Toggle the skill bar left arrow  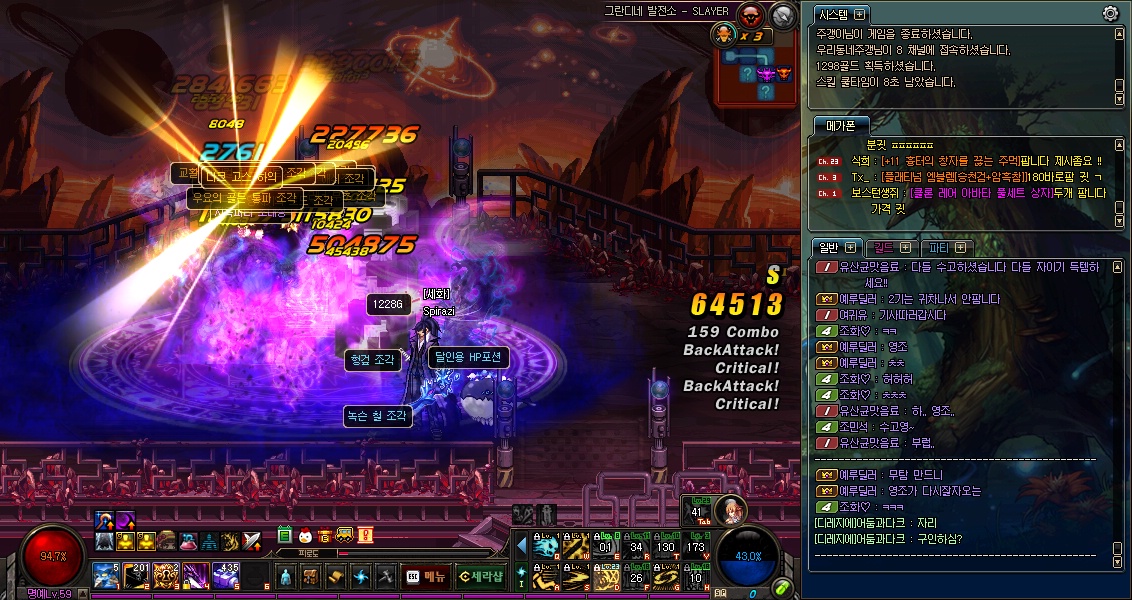[x=521, y=545]
